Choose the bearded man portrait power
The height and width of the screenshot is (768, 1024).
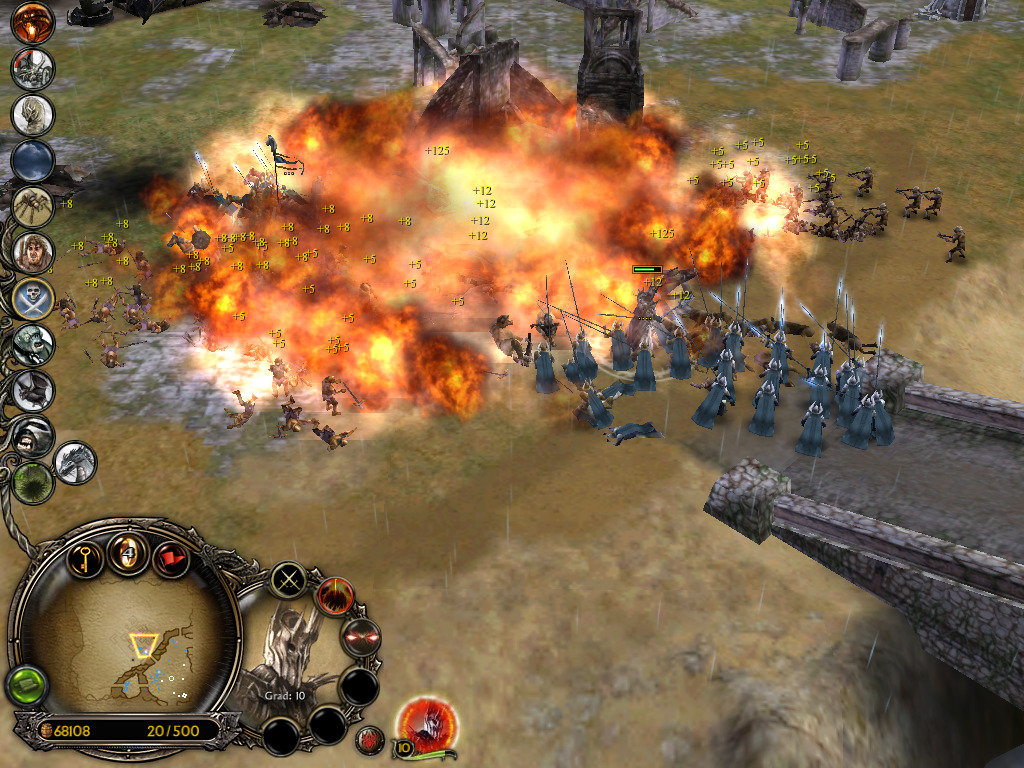pyautogui.click(x=32, y=252)
